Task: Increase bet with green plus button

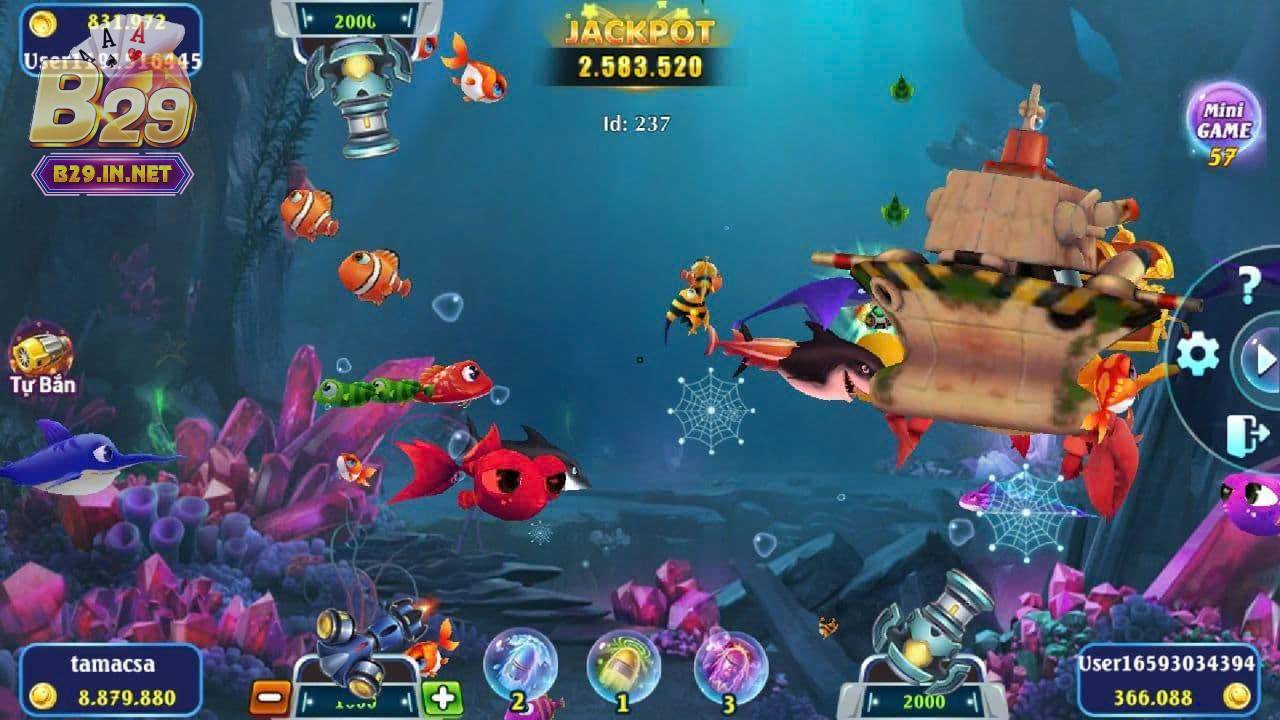Action: pos(441,696)
